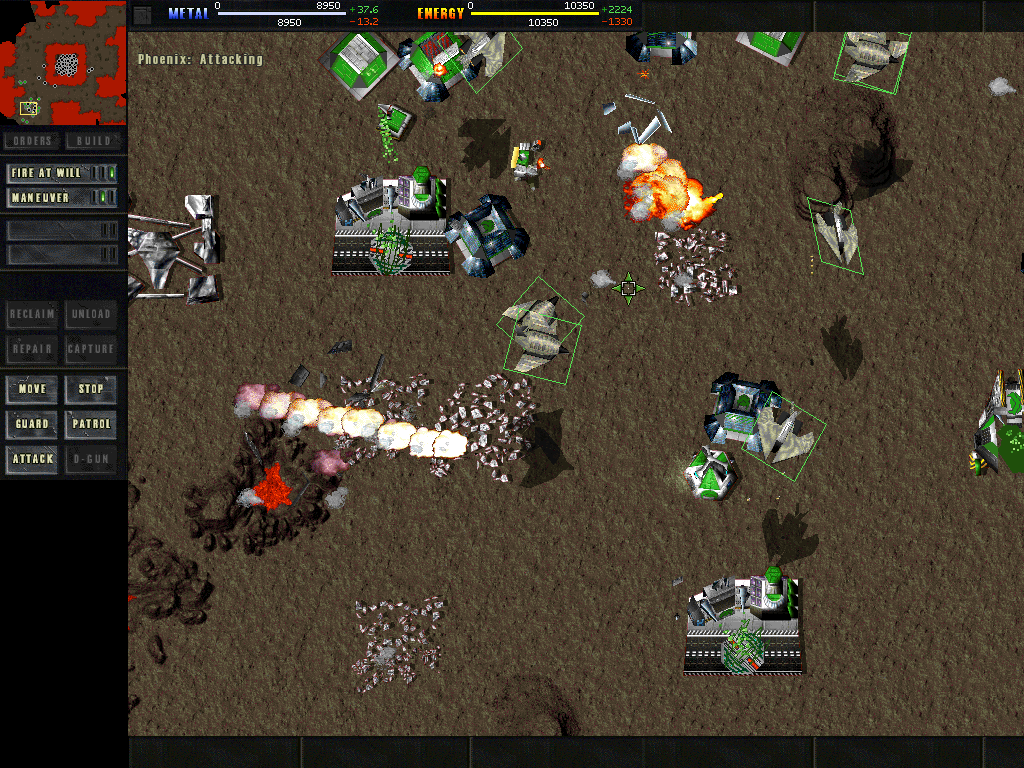Issue the Move order
The height and width of the screenshot is (768, 1024).
coord(32,389)
